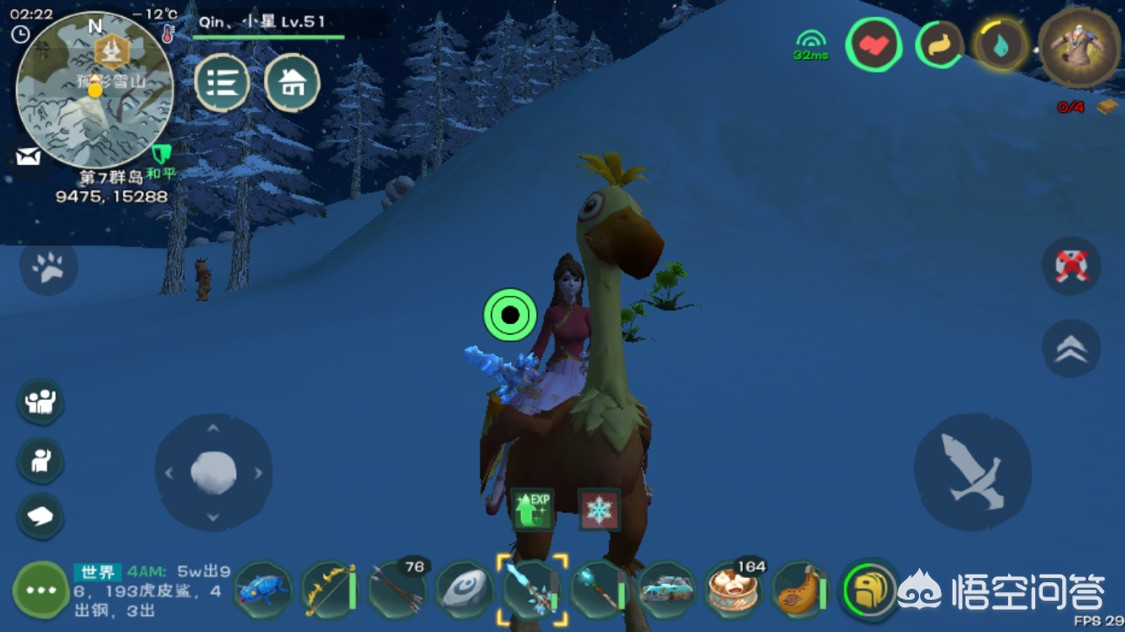This screenshot has height=632, width=1125.
Task: Open the mail envelope icon
Action: (x=27, y=157)
